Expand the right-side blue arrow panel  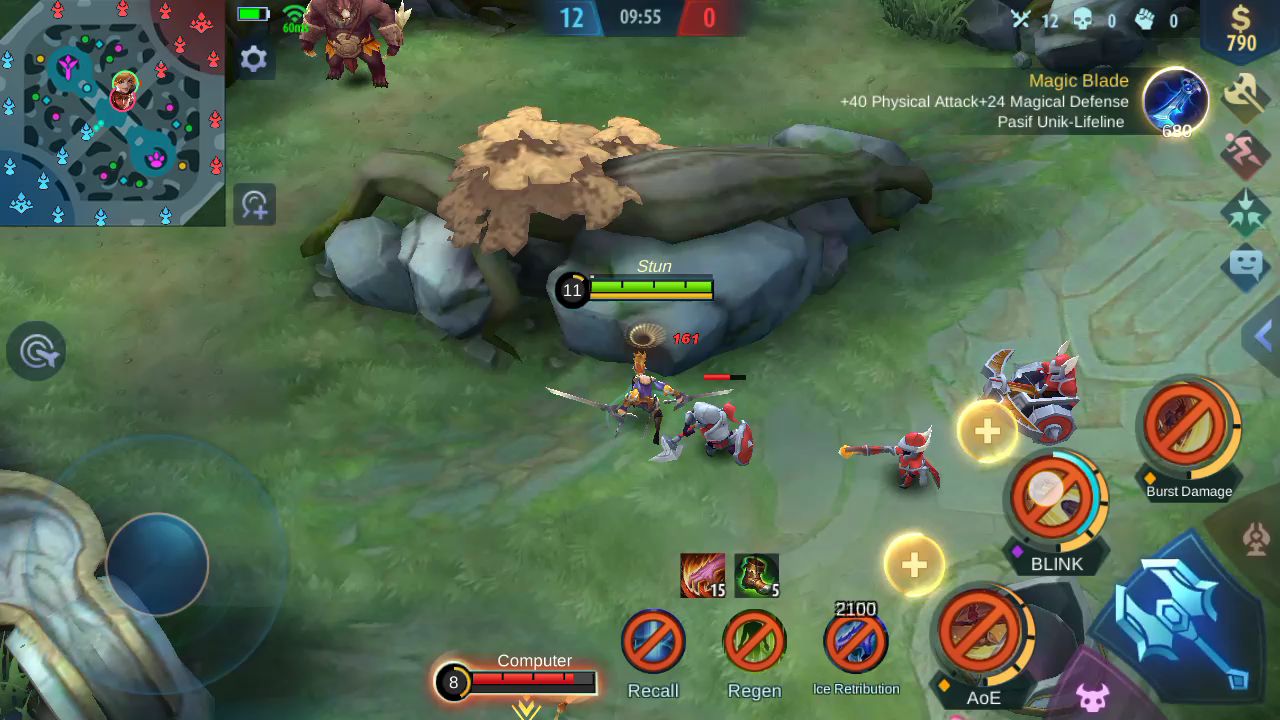point(1263,337)
